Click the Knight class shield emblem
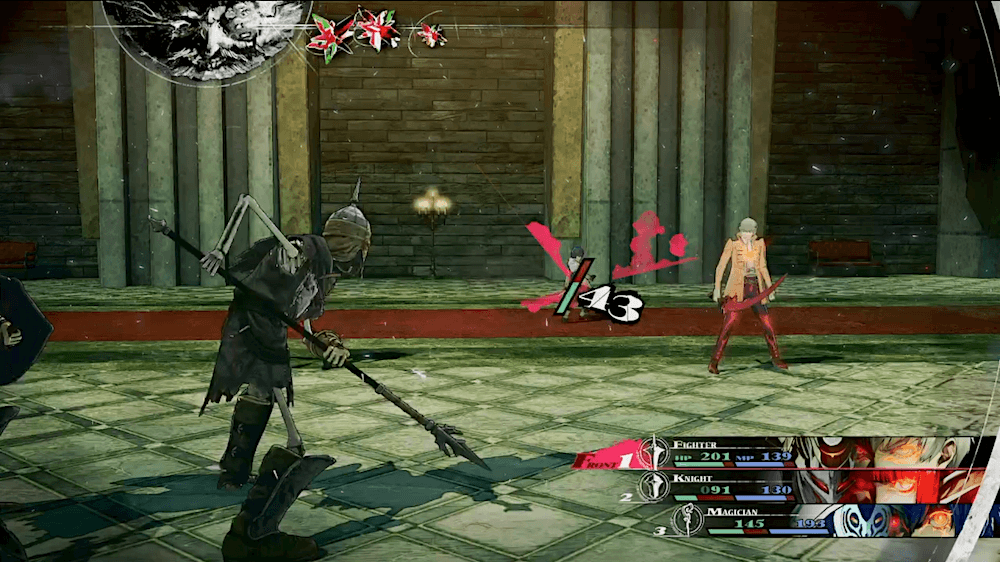The width and height of the screenshot is (1000, 562). [x=654, y=486]
